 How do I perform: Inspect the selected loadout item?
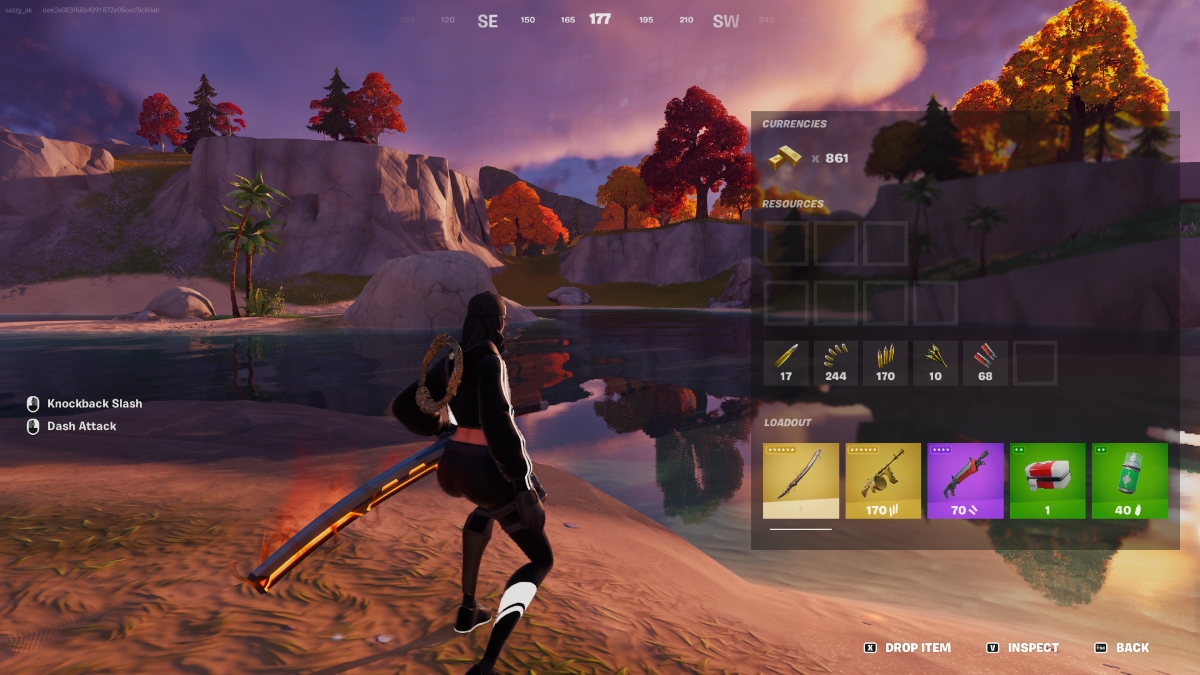coord(1023,648)
